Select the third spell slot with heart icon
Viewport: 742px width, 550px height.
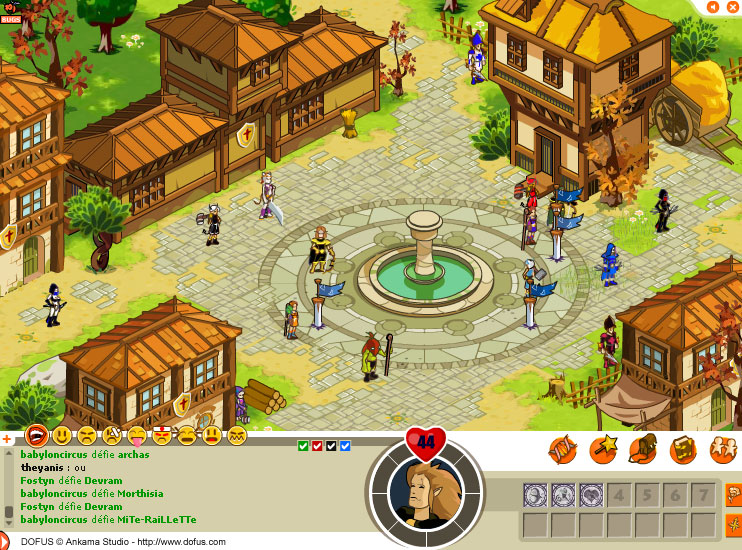coord(591,494)
